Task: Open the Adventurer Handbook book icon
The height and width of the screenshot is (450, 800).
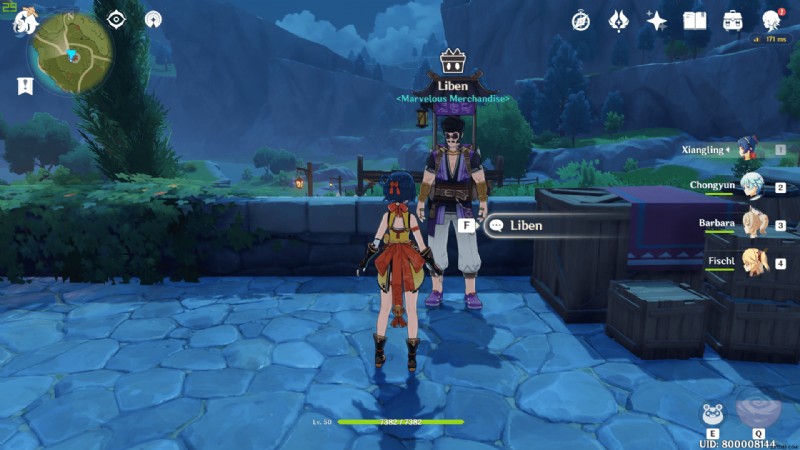Action: (694, 21)
